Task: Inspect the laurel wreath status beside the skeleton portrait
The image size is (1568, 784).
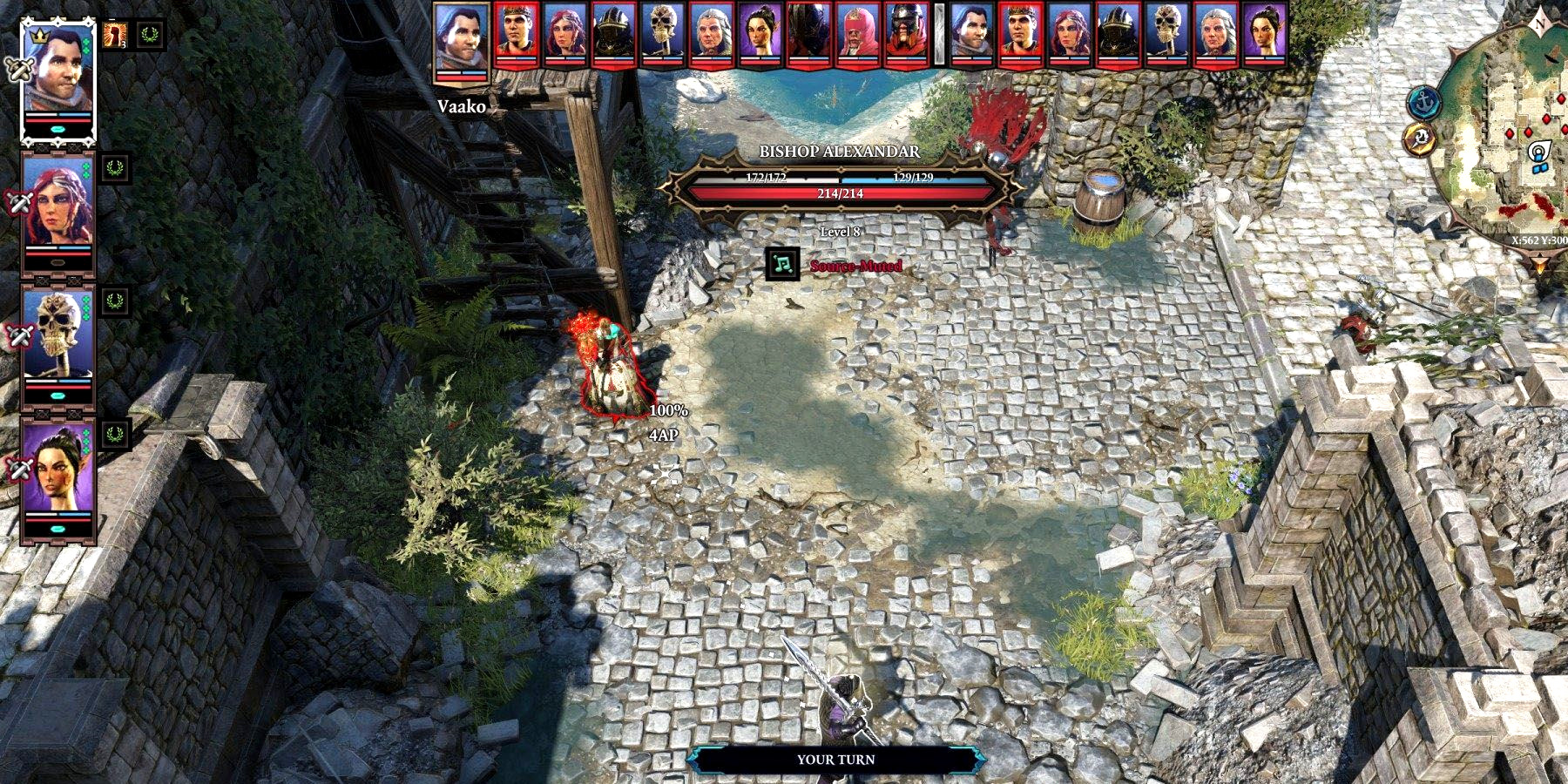Action: pyautogui.click(x=114, y=301)
